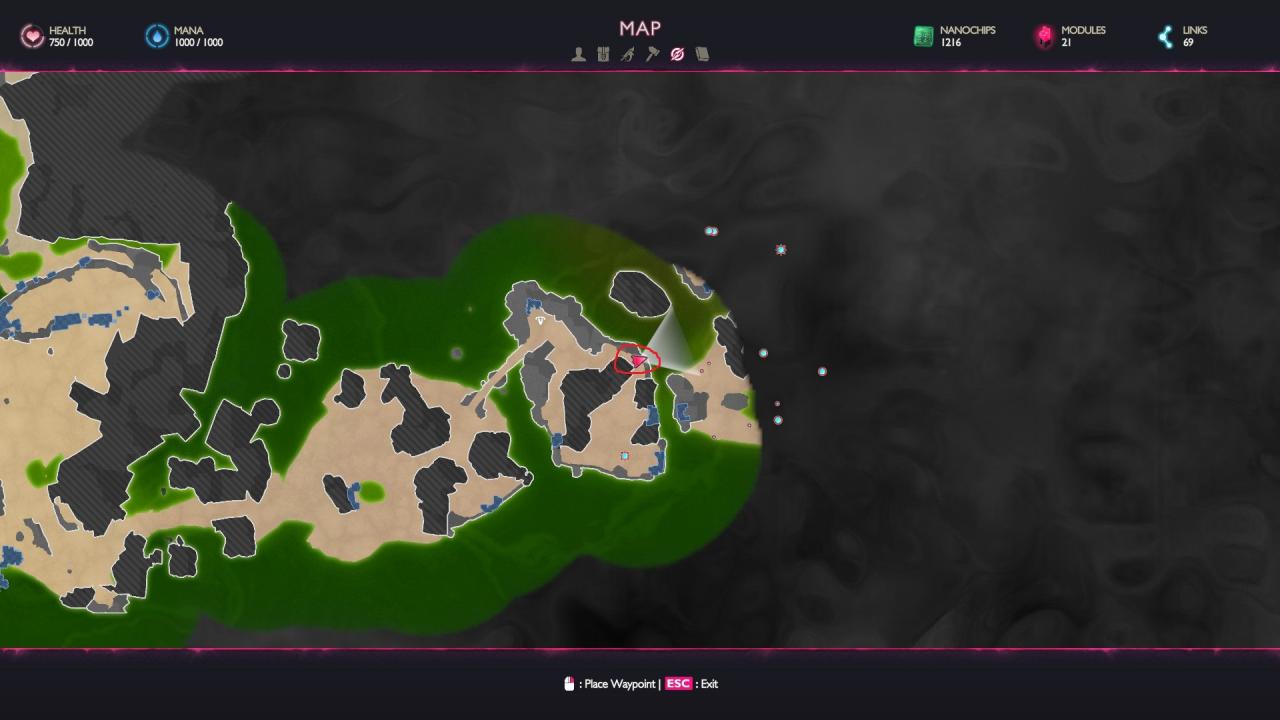Click the pink player arrow marker on map
The image size is (1280, 720).
(x=638, y=361)
